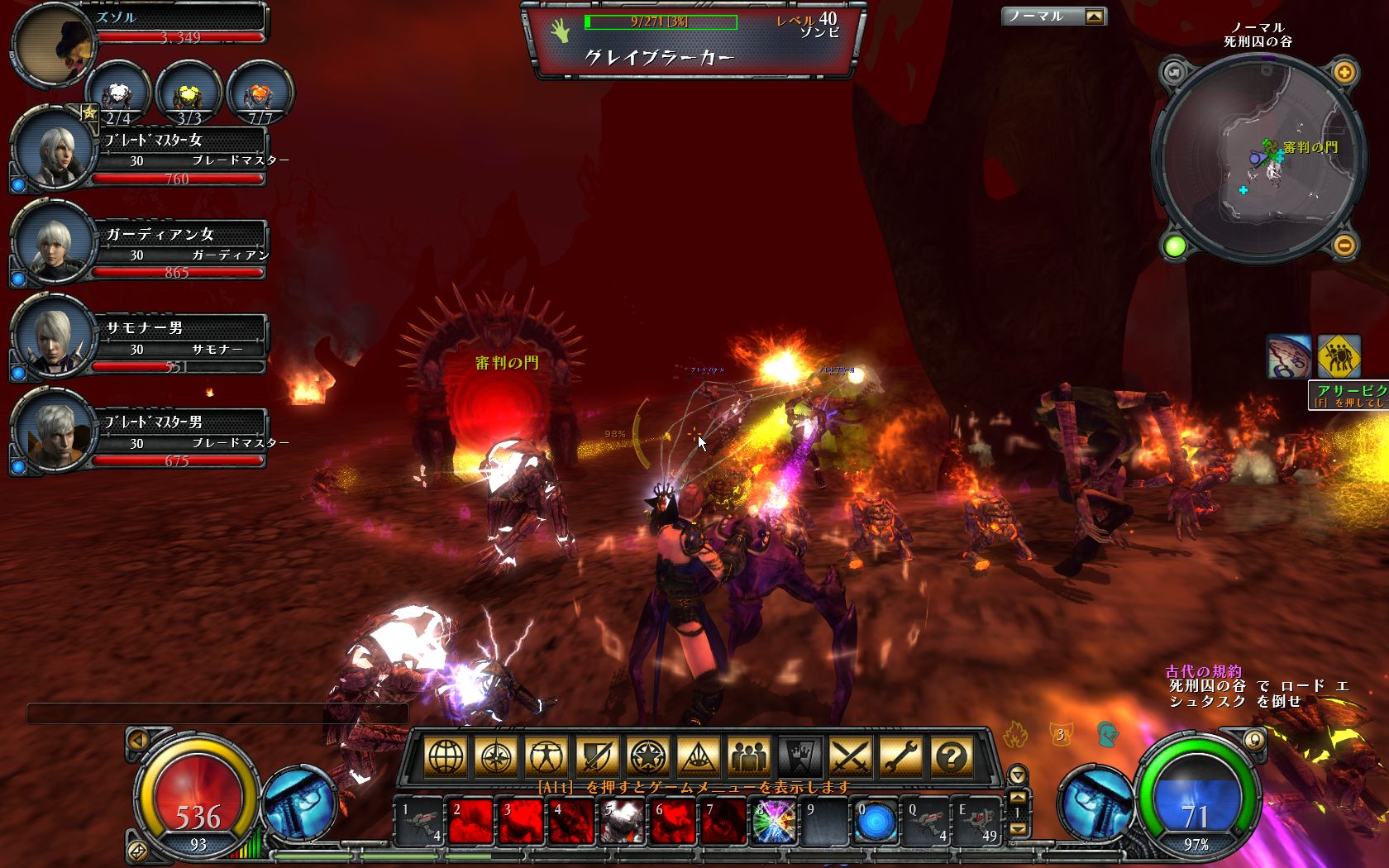Zoom in the minimap with plus button
The height and width of the screenshot is (868, 1389).
coord(1344,73)
